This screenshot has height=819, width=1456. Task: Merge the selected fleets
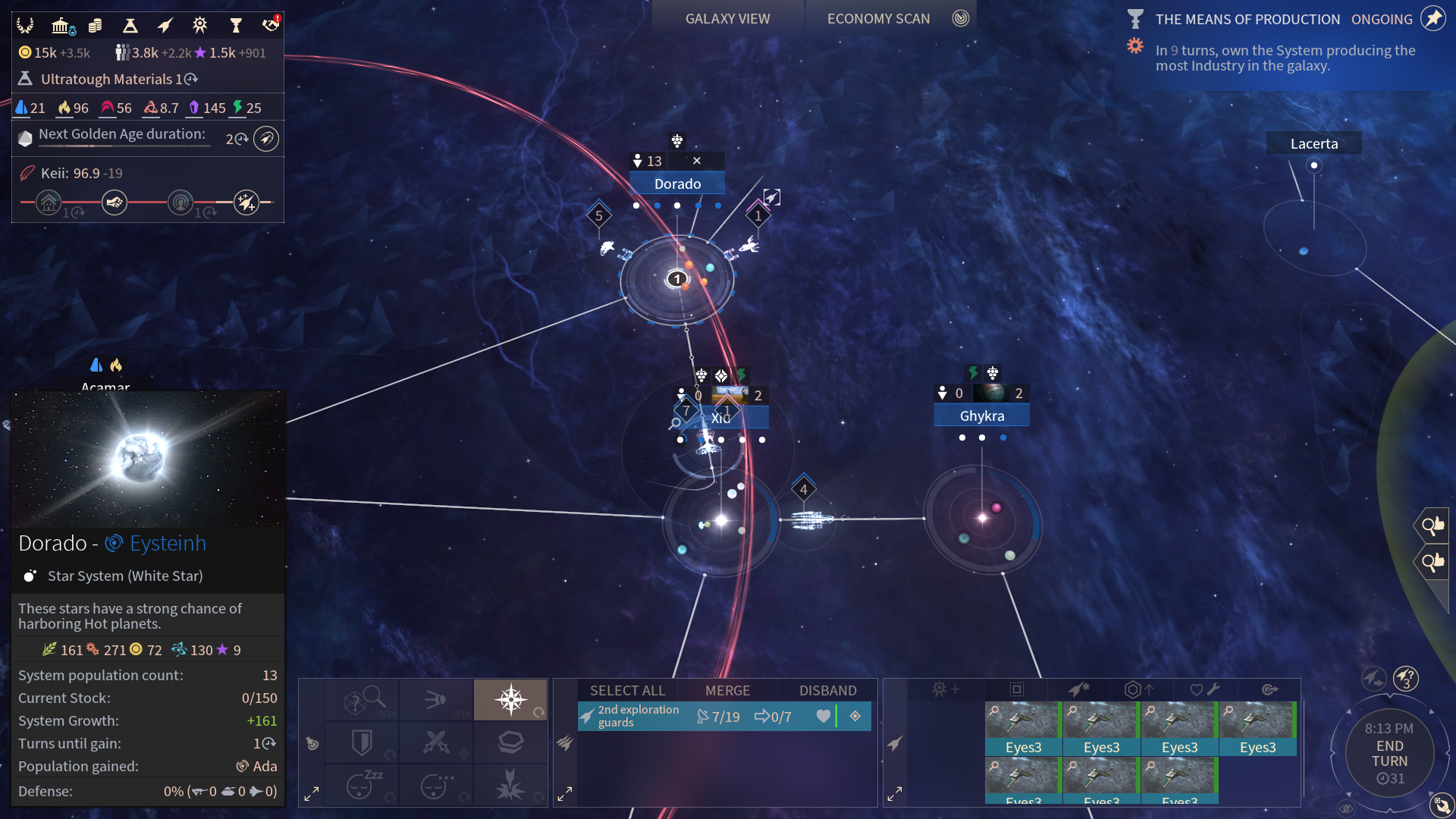click(x=727, y=691)
